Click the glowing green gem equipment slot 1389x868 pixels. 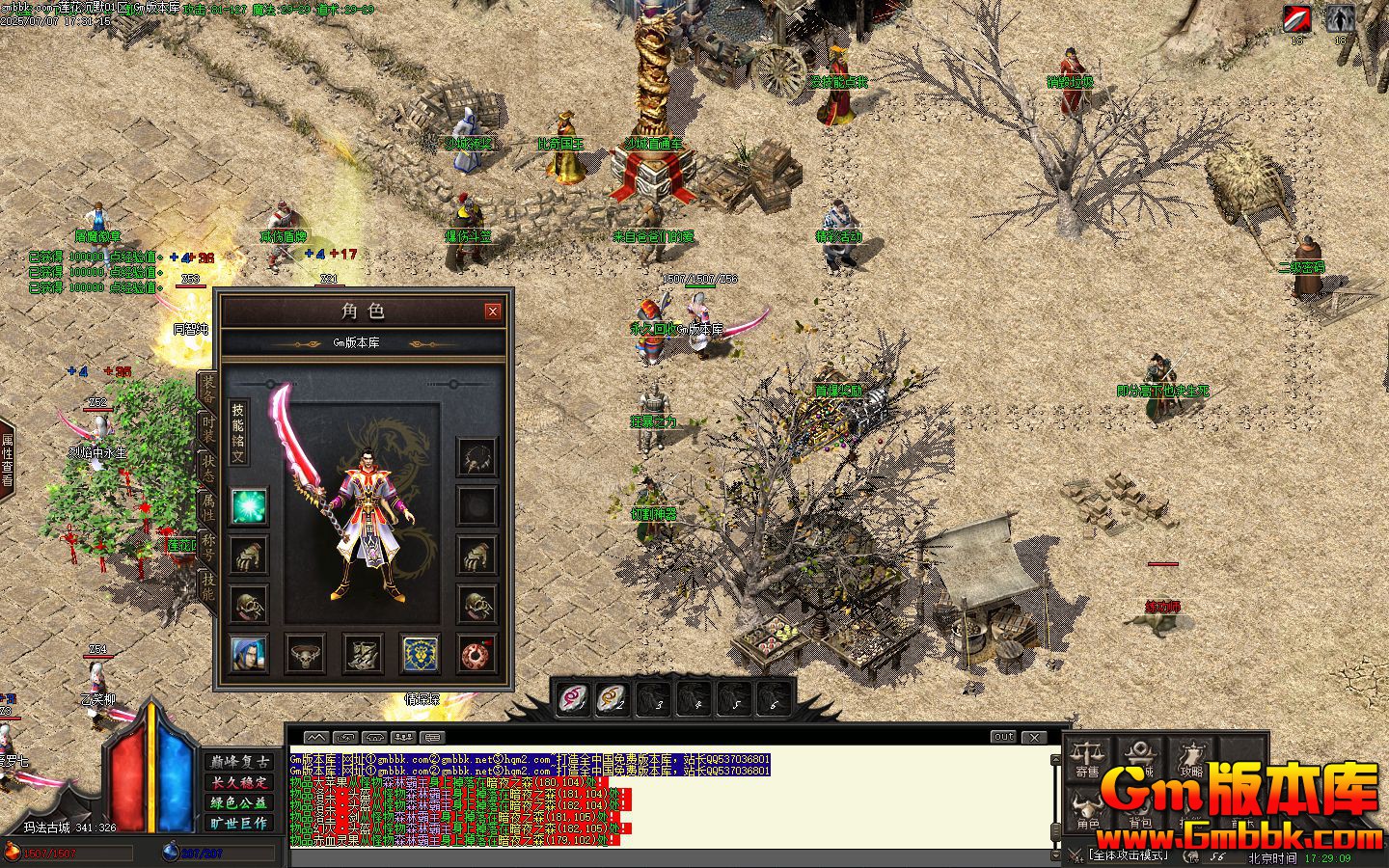point(248,507)
